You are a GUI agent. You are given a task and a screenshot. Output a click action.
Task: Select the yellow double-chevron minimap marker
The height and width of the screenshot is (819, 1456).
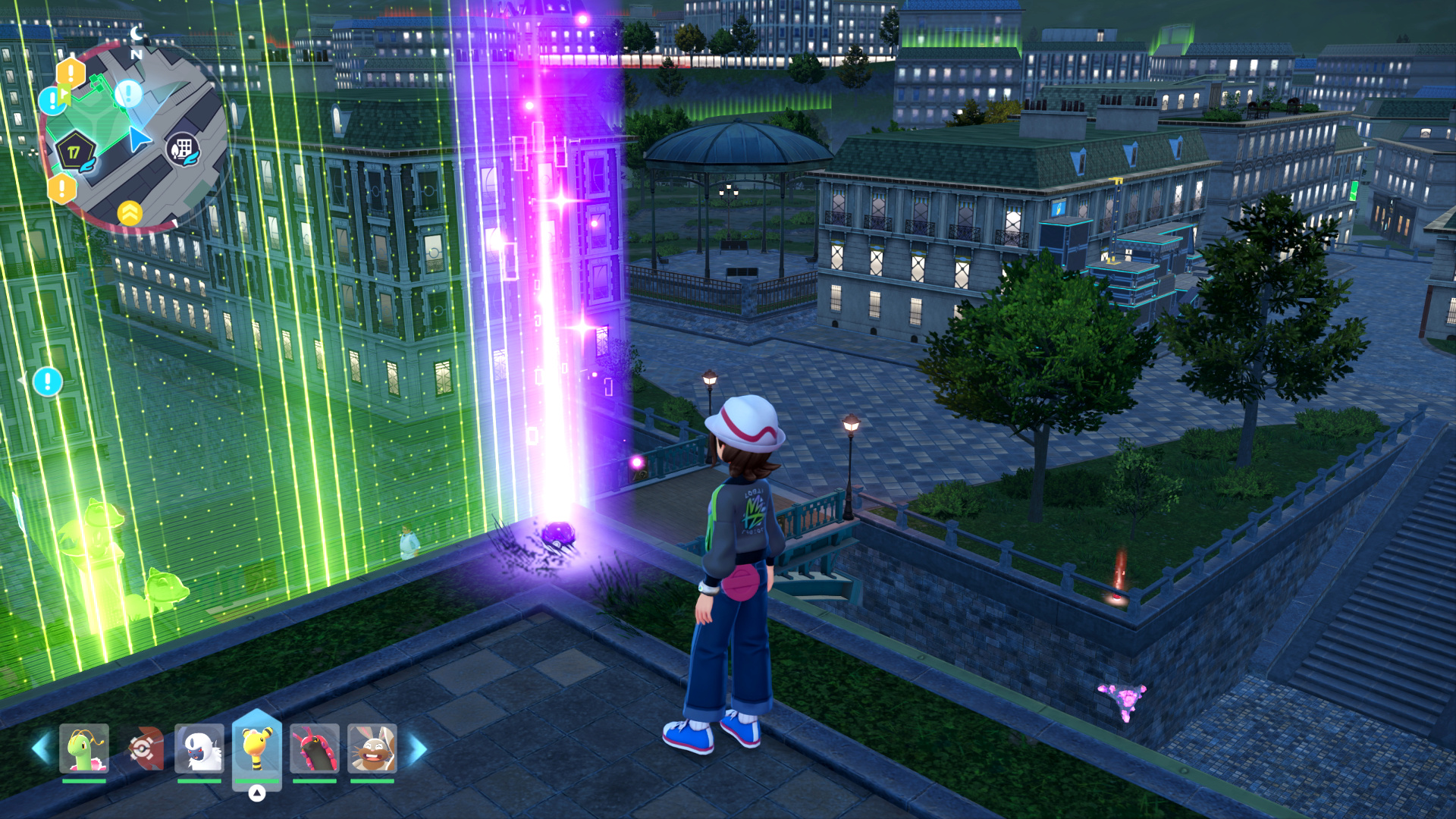[130, 213]
